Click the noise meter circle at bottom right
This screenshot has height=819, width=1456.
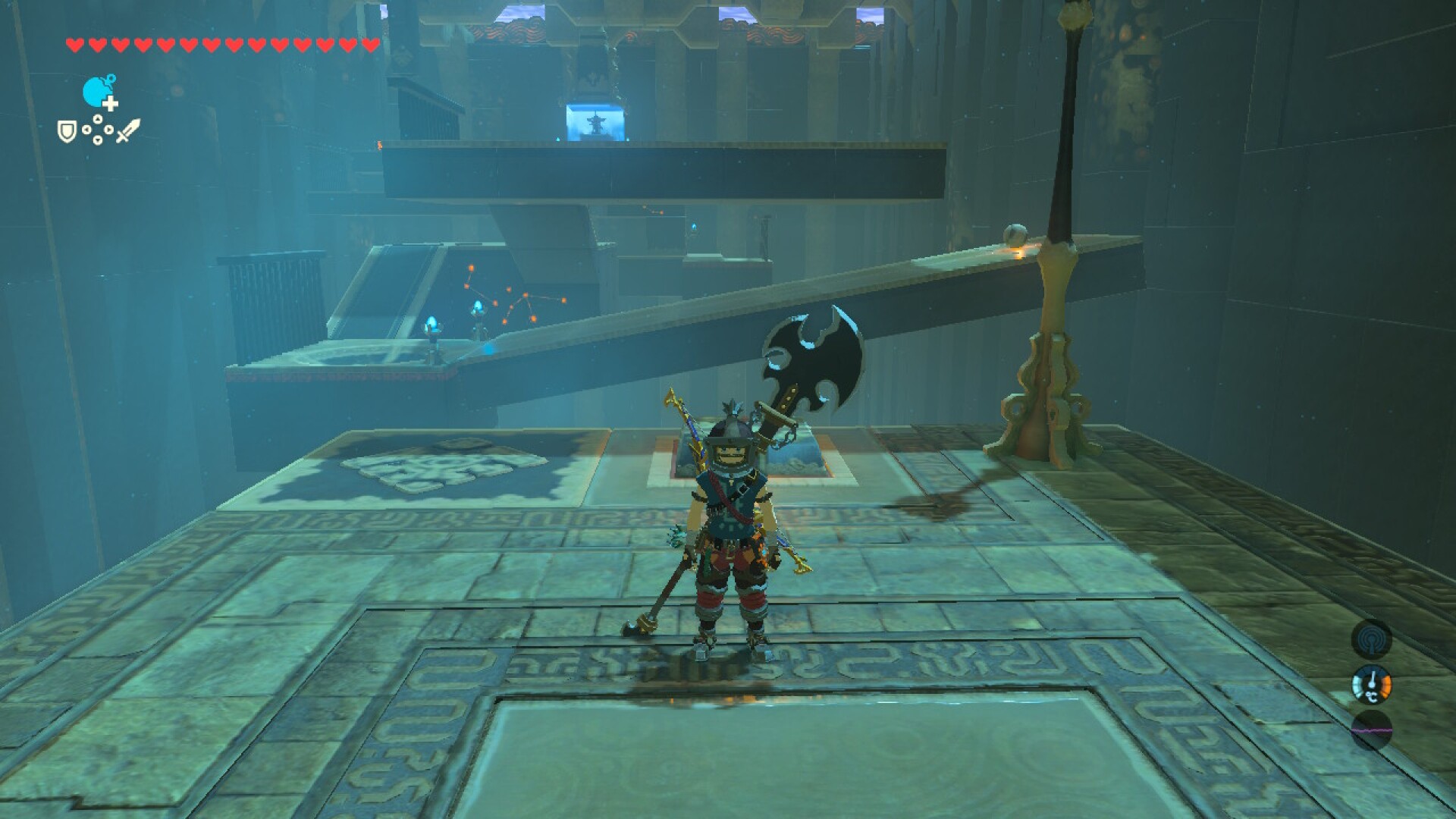pyautogui.click(x=1371, y=730)
